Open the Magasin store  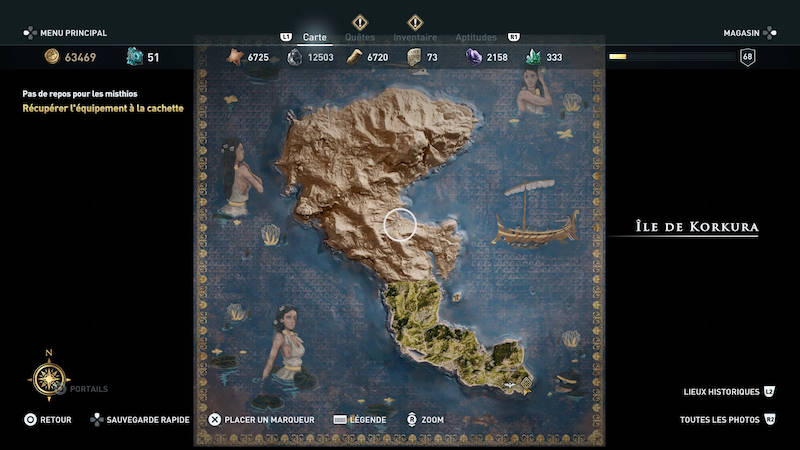click(x=743, y=33)
